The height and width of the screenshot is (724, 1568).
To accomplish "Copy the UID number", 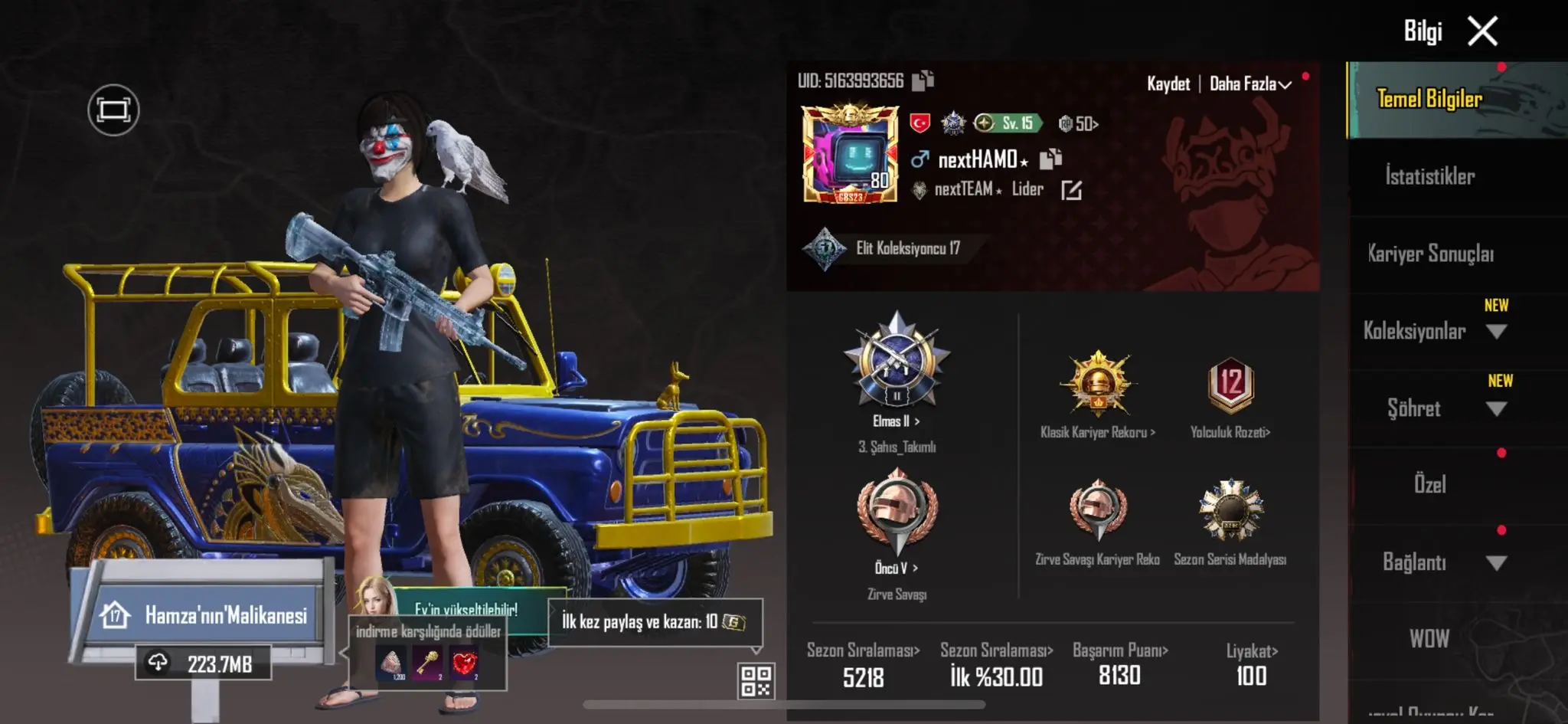I will pyautogui.click(x=923, y=80).
